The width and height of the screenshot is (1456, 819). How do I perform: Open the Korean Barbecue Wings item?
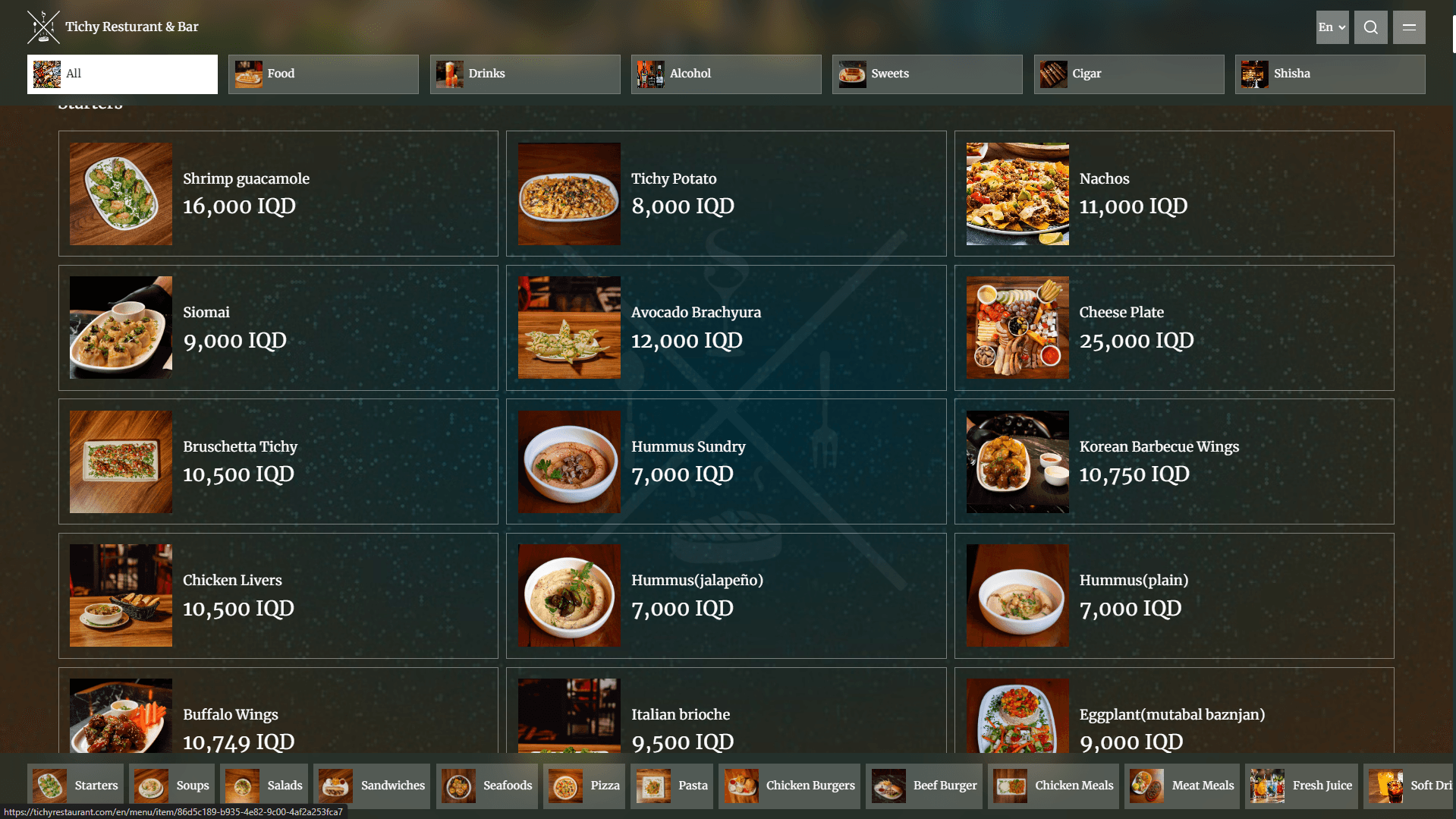[x=1174, y=461]
